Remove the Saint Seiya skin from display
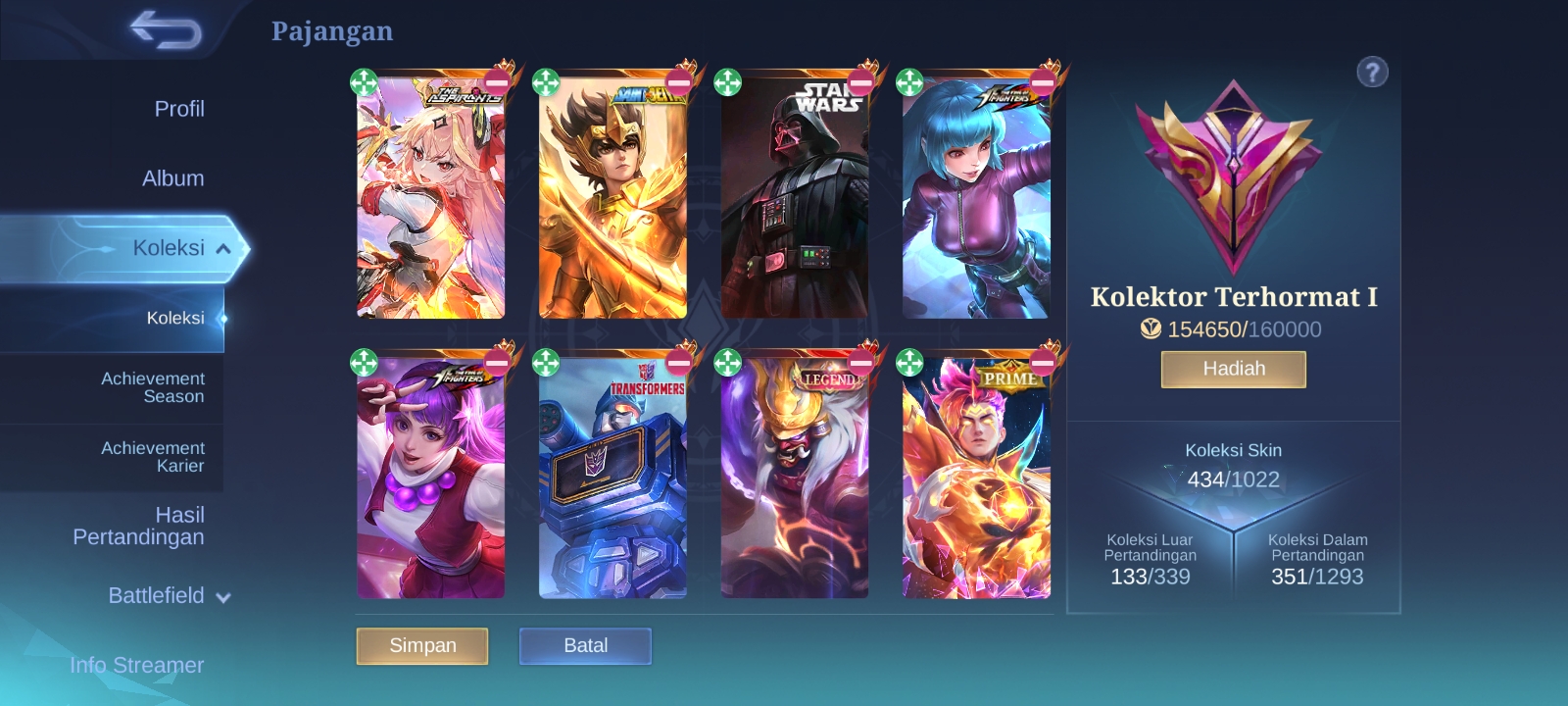This screenshot has height=706, width=1568. click(x=678, y=82)
